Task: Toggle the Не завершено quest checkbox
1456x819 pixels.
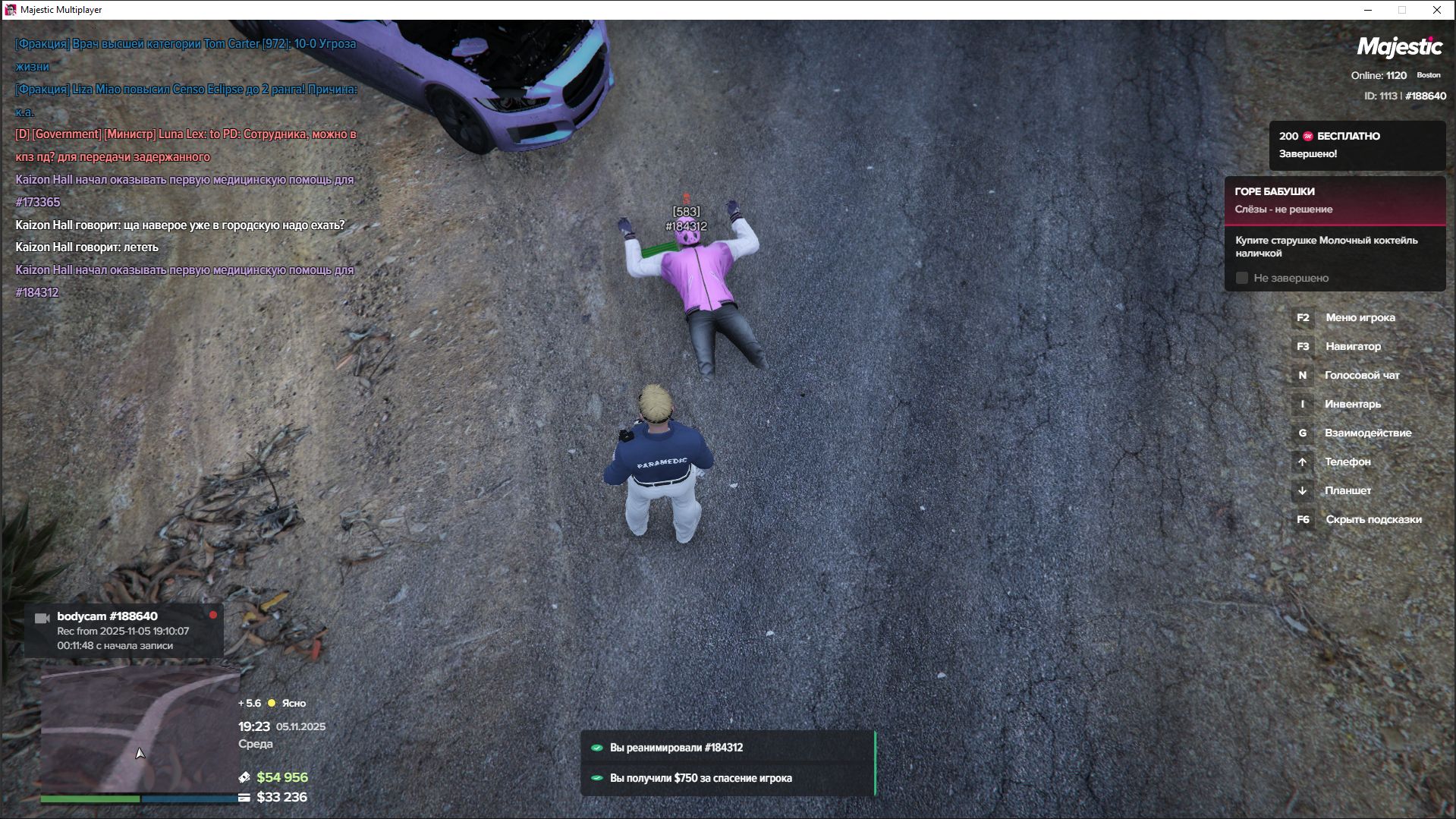Action: click(x=1242, y=279)
